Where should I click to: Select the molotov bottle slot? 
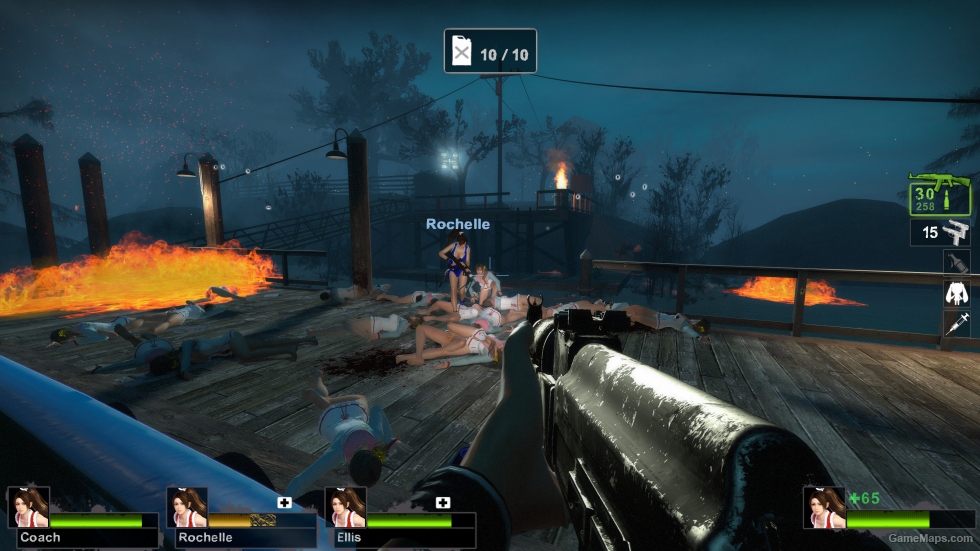coord(957,263)
